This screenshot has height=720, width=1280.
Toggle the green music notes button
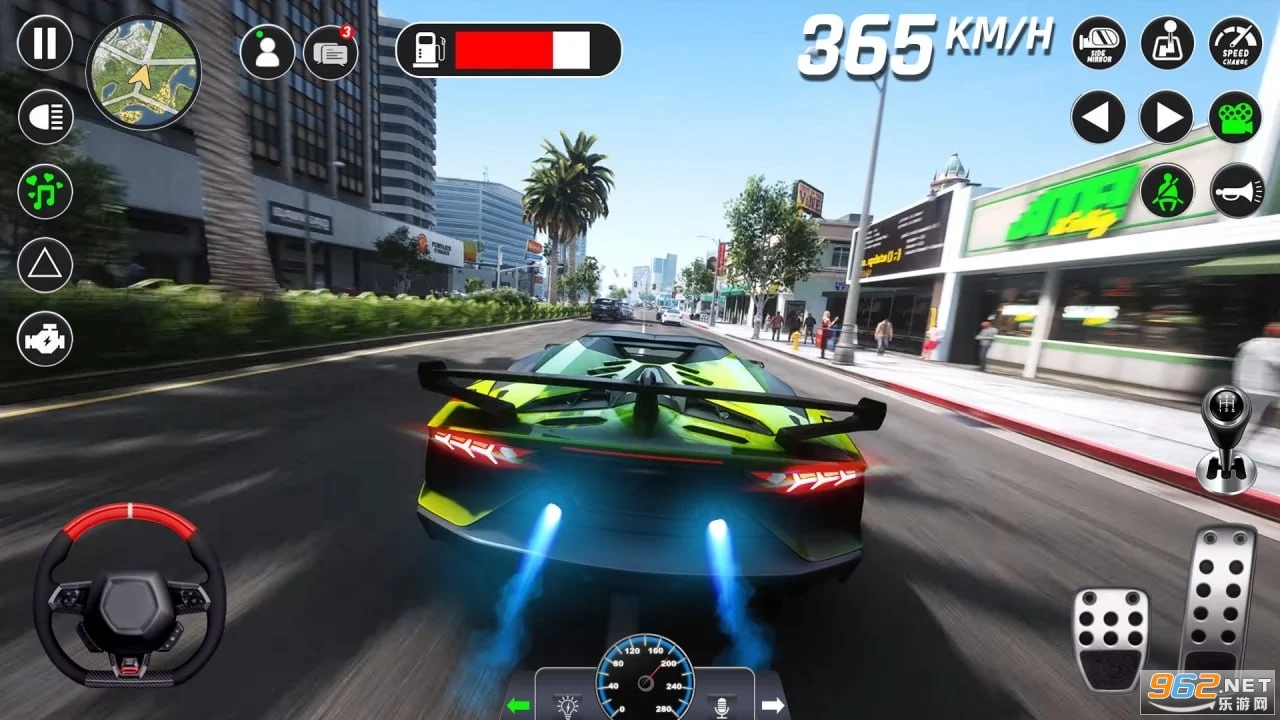point(45,191)
